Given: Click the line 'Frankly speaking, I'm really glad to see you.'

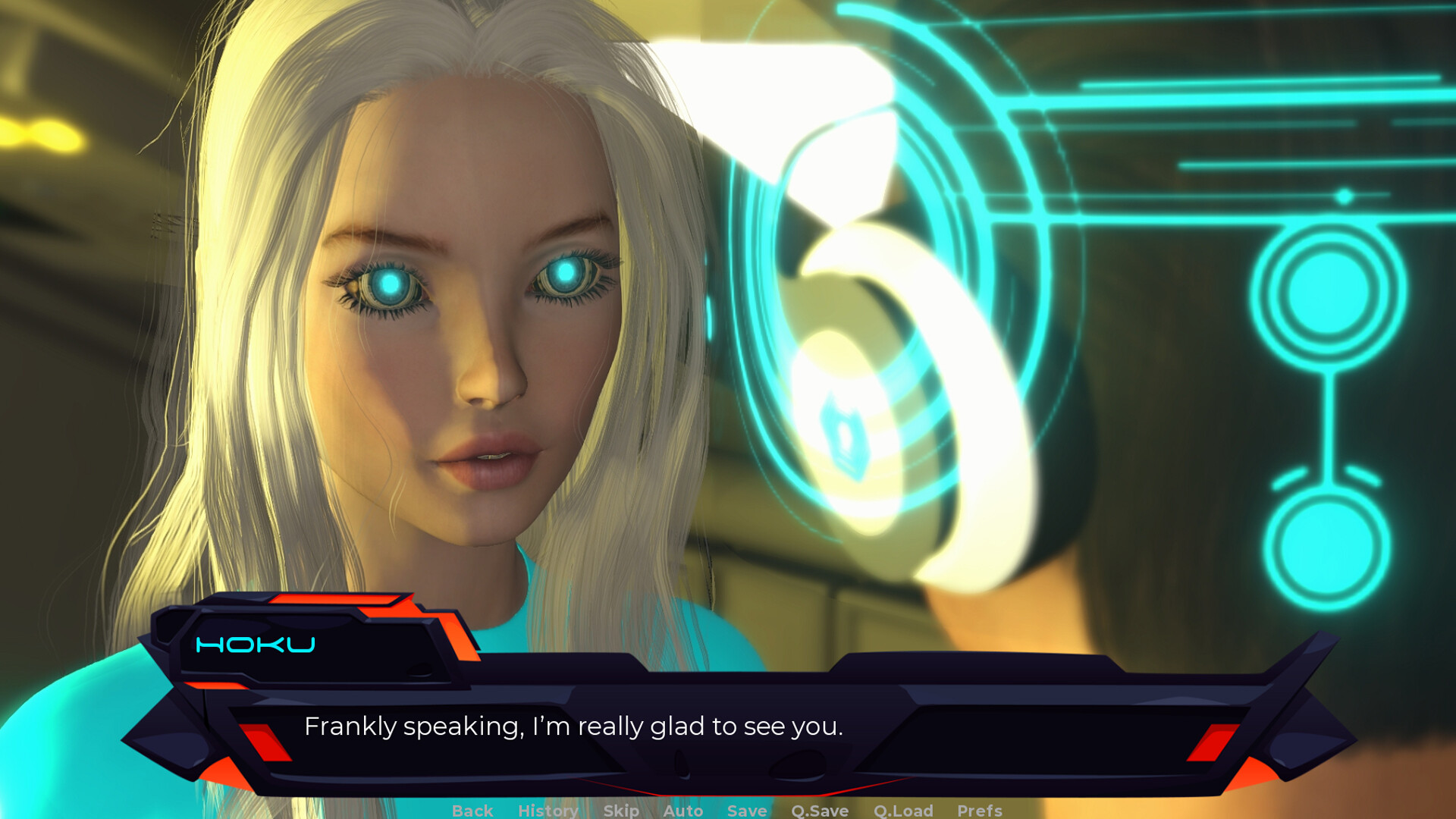Looking at the screenshot, I should (574, 726).
